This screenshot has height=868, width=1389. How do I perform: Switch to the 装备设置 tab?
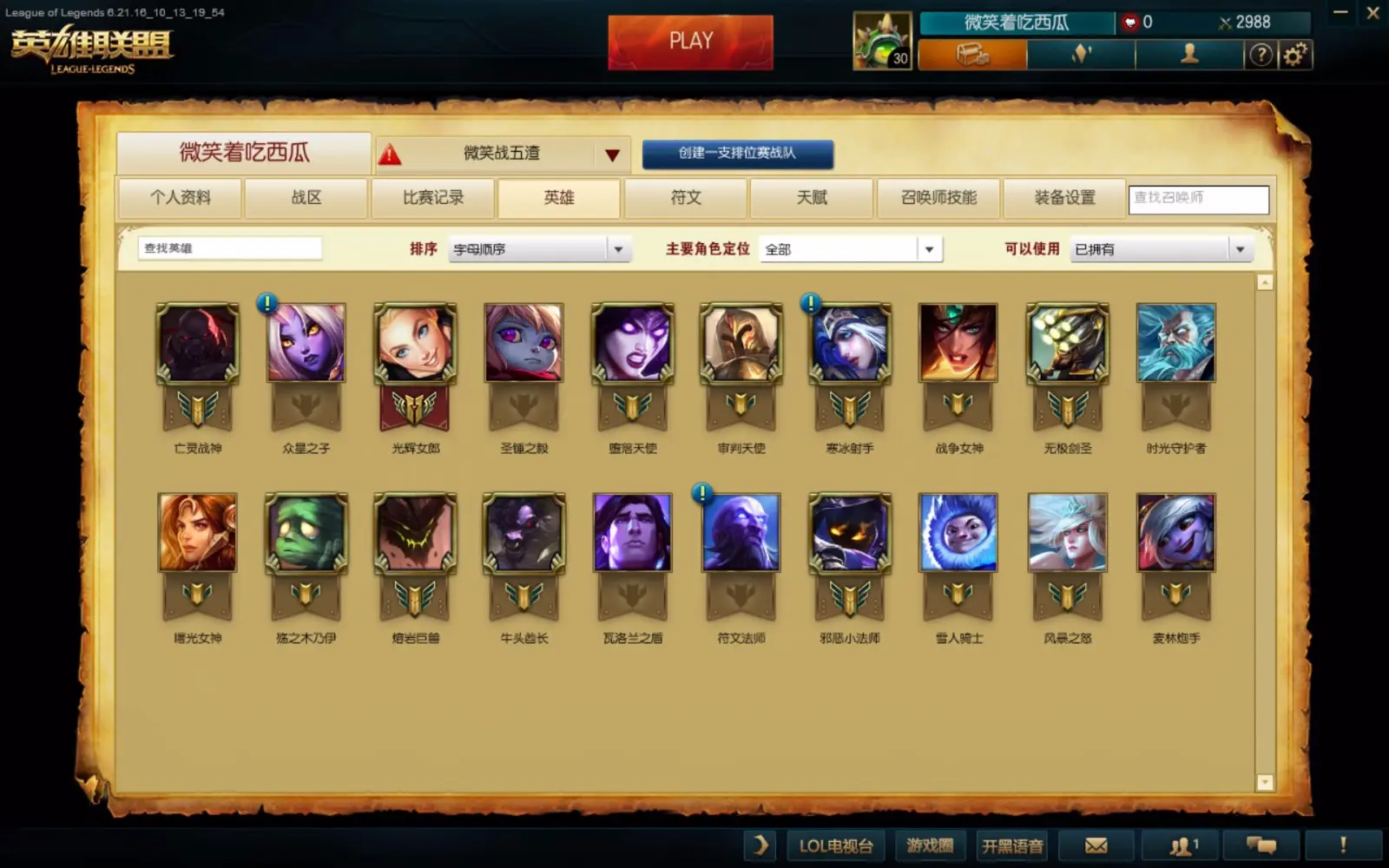(x=1064, y=198)
